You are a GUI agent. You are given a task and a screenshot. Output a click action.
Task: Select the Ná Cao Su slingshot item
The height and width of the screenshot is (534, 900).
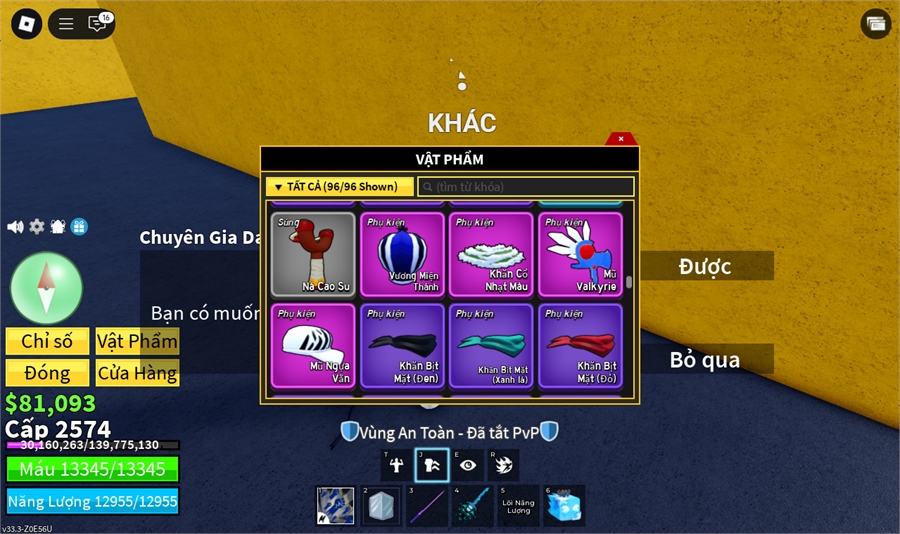click(x=313, y=254)
